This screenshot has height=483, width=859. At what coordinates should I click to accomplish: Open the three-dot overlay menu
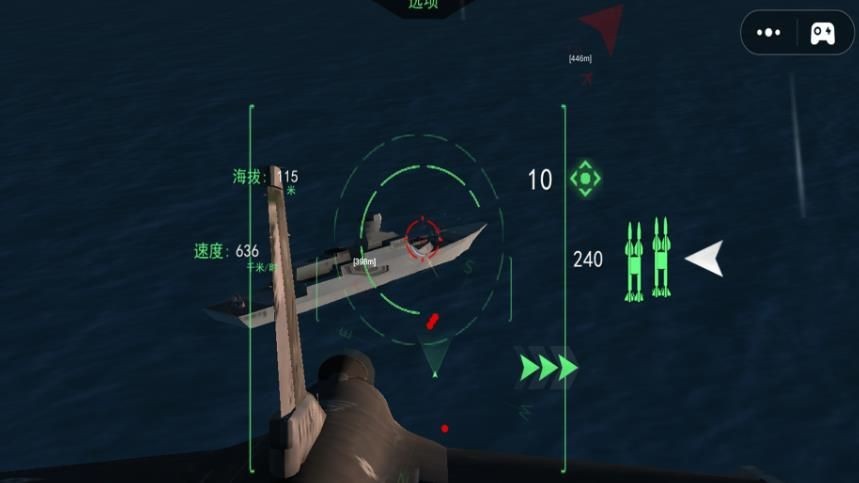pos(769,33)
